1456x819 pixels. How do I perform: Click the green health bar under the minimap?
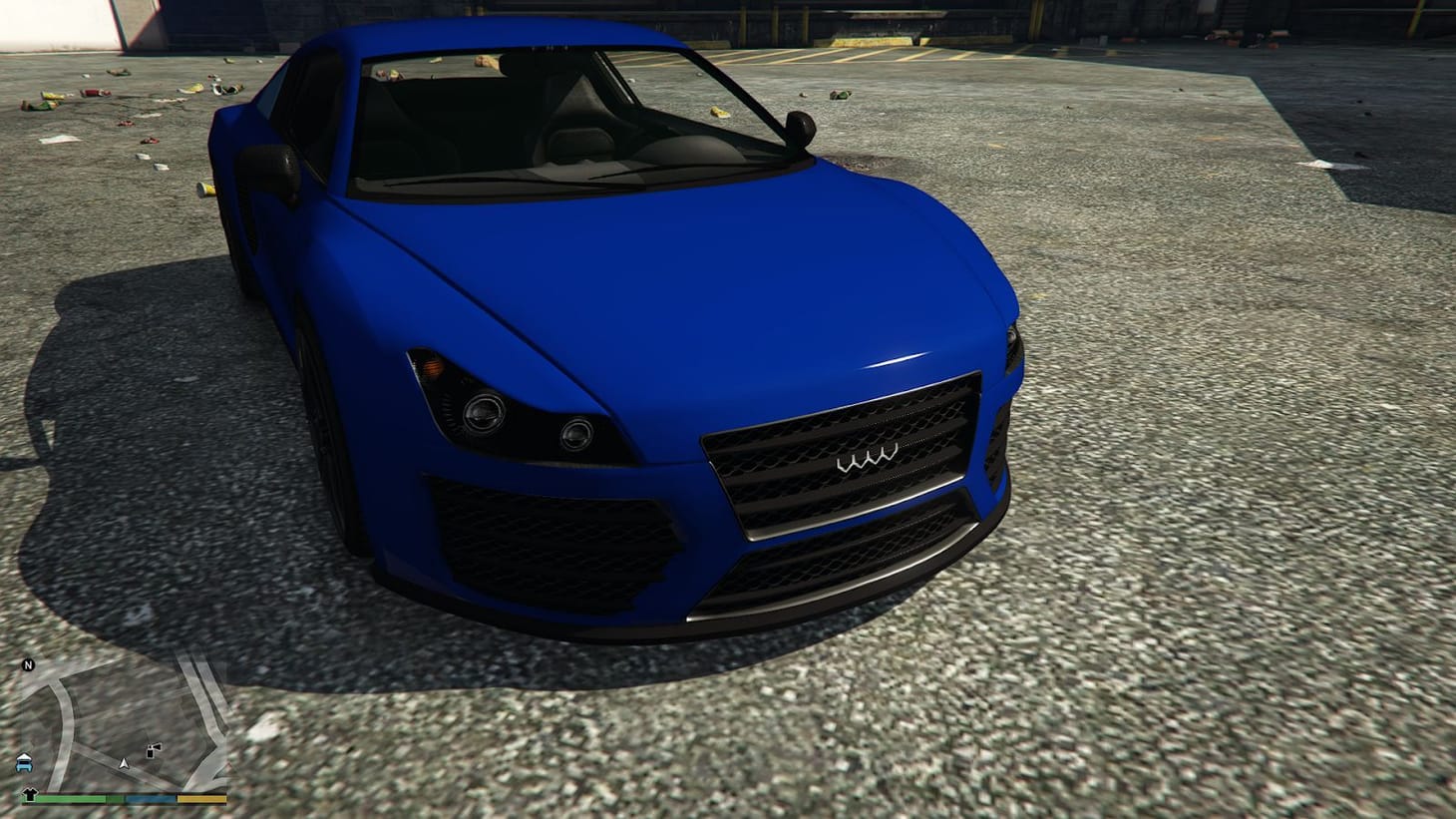70,798
